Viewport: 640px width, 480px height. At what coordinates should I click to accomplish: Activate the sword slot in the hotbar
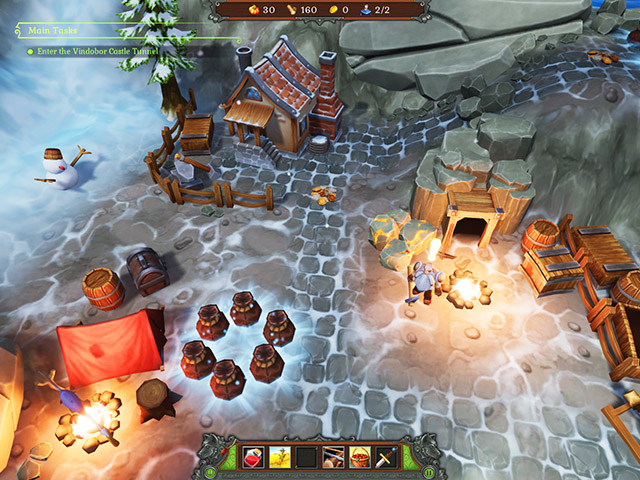coord(385,458)
